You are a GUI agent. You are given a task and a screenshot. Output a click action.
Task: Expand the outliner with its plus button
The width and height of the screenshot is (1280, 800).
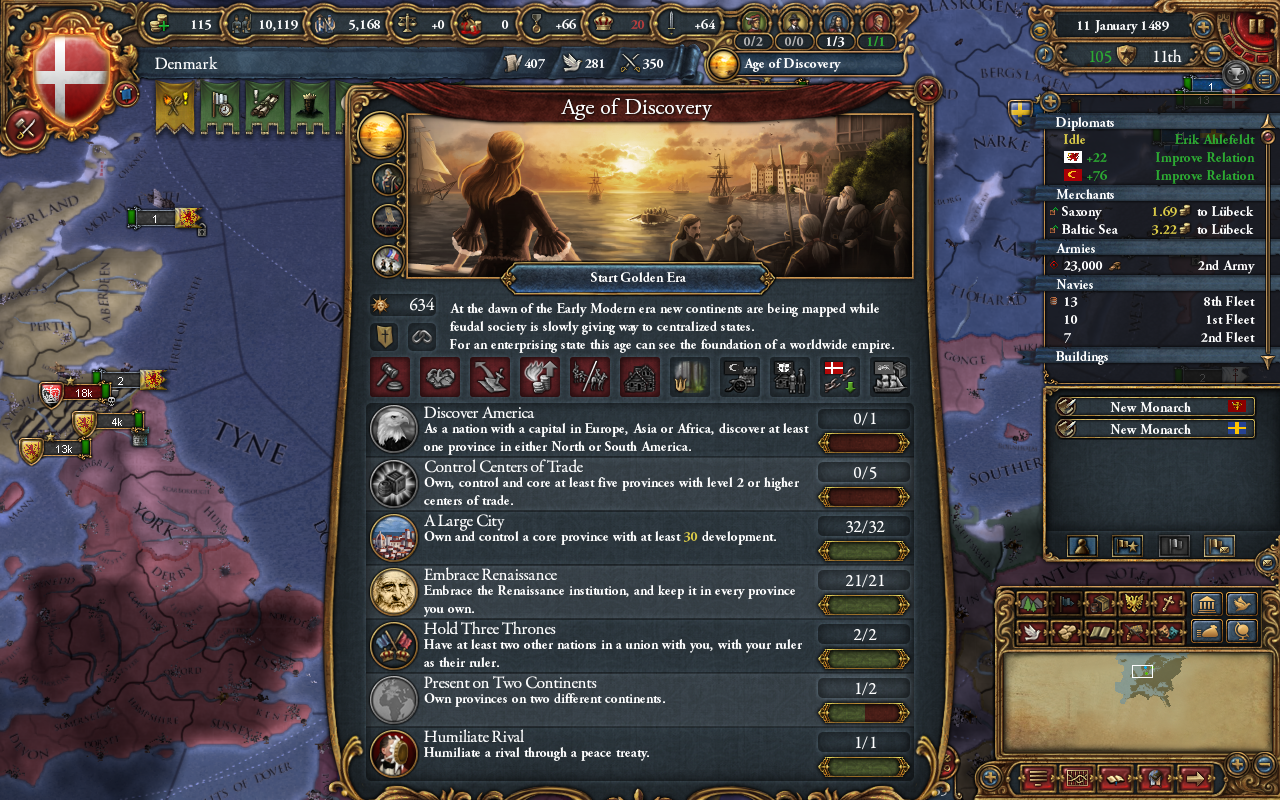[x=1049, y=100]
